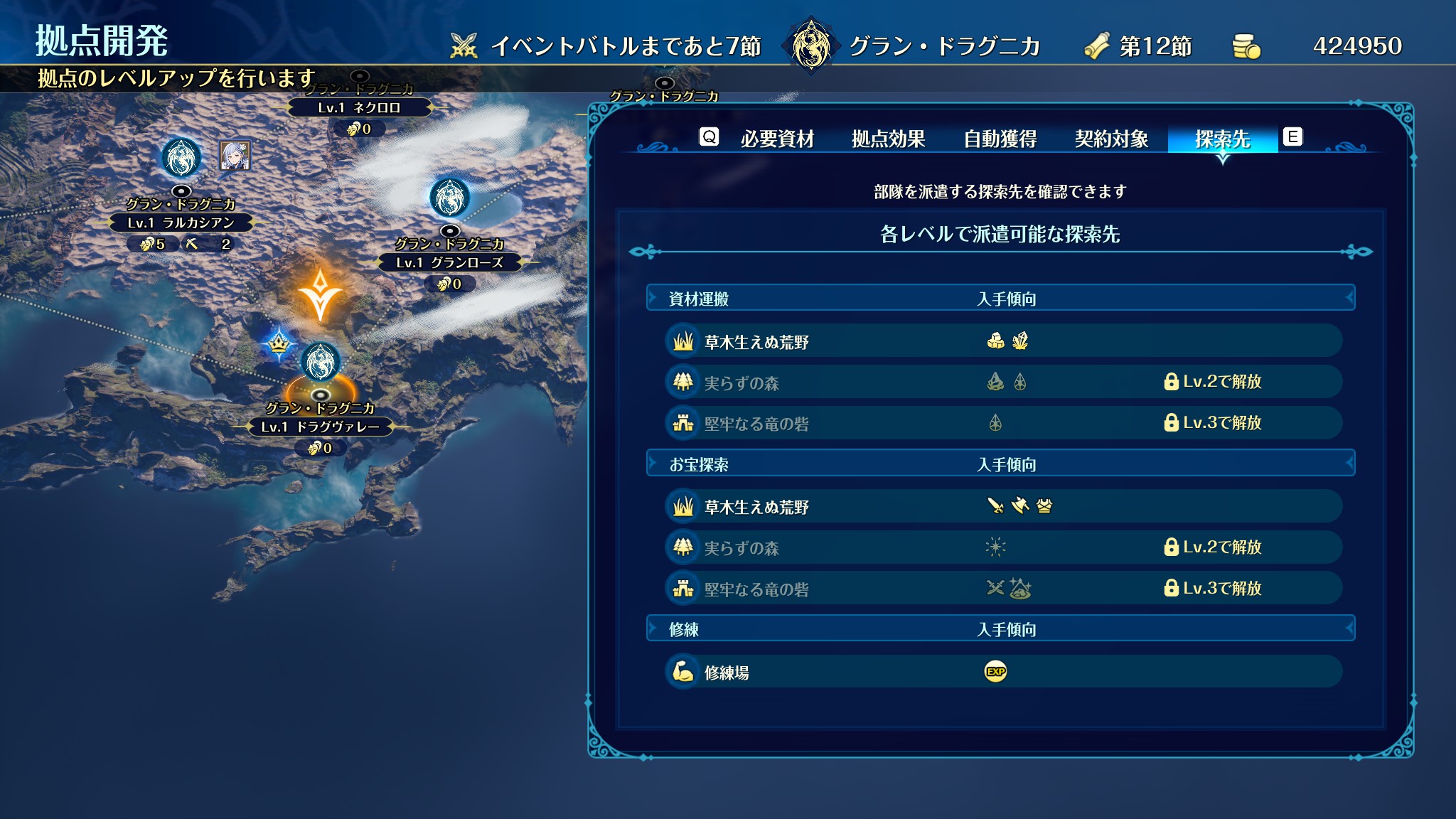Choose 堅牢なる竜の砦 row under お宝探索

[x=1002, y=589]
